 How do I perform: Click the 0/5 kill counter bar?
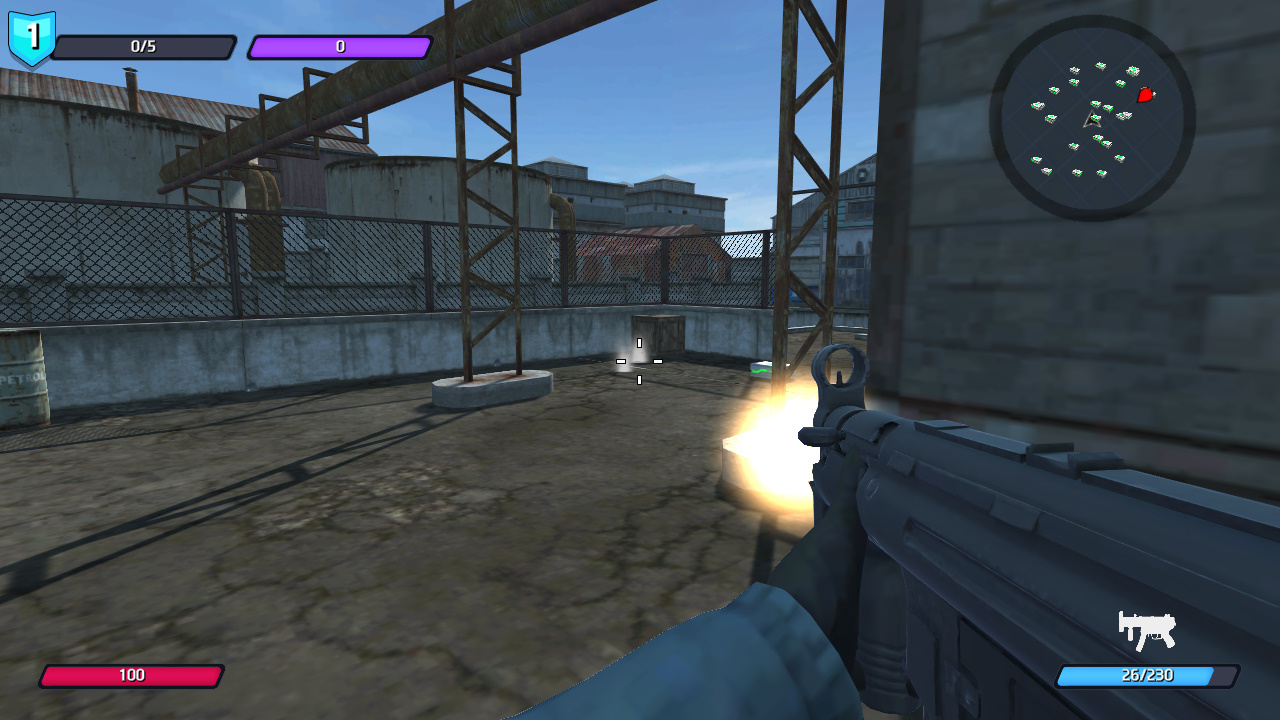[x=146, y=44]
